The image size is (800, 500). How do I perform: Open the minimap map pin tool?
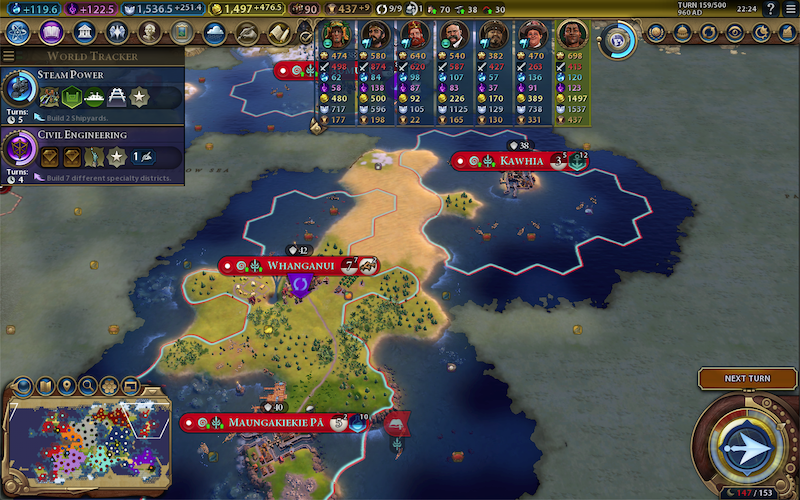click(x=67, y=385)
